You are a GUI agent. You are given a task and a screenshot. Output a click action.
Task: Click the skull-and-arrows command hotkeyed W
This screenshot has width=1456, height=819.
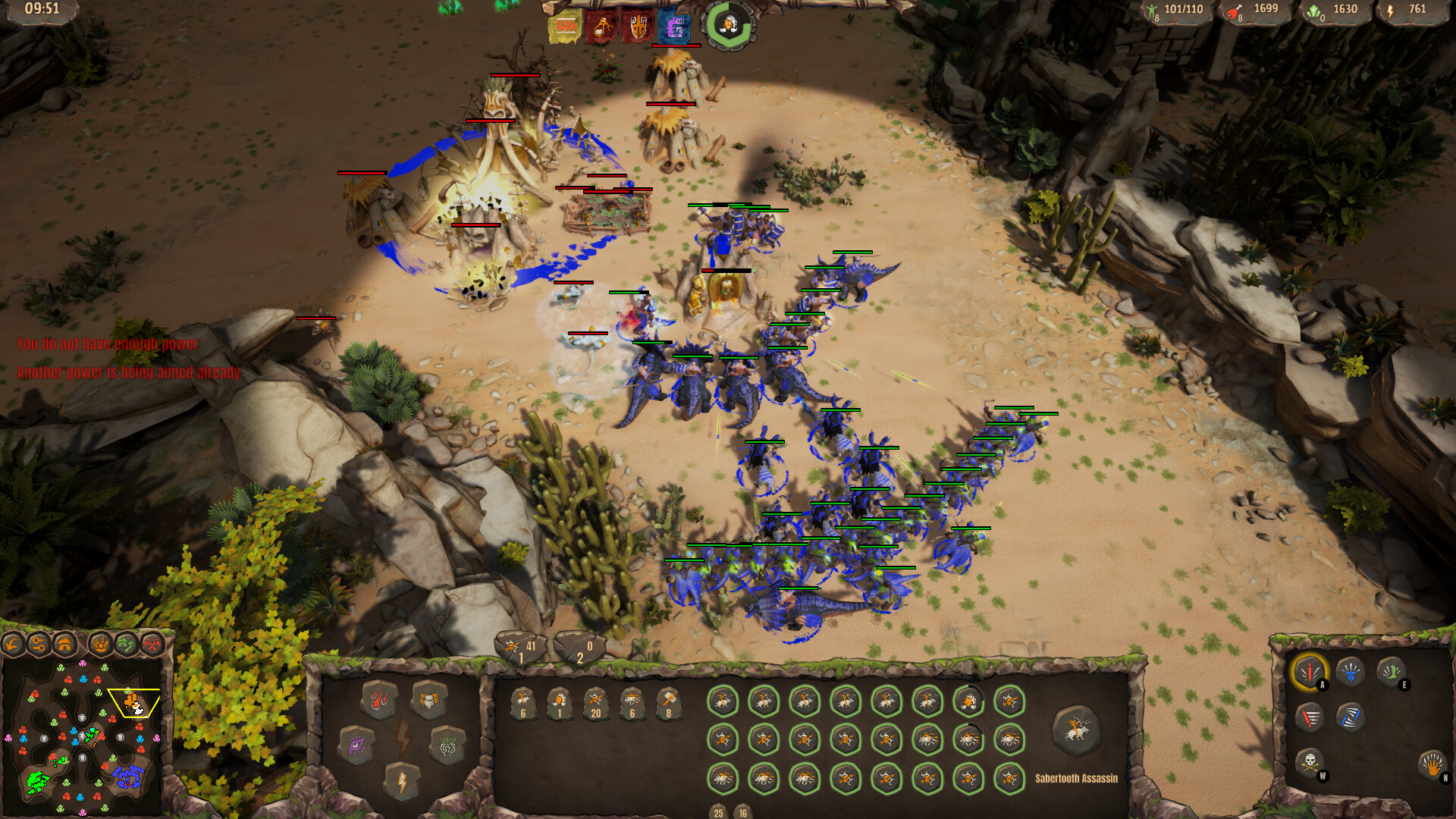(x=1310, y=763)
